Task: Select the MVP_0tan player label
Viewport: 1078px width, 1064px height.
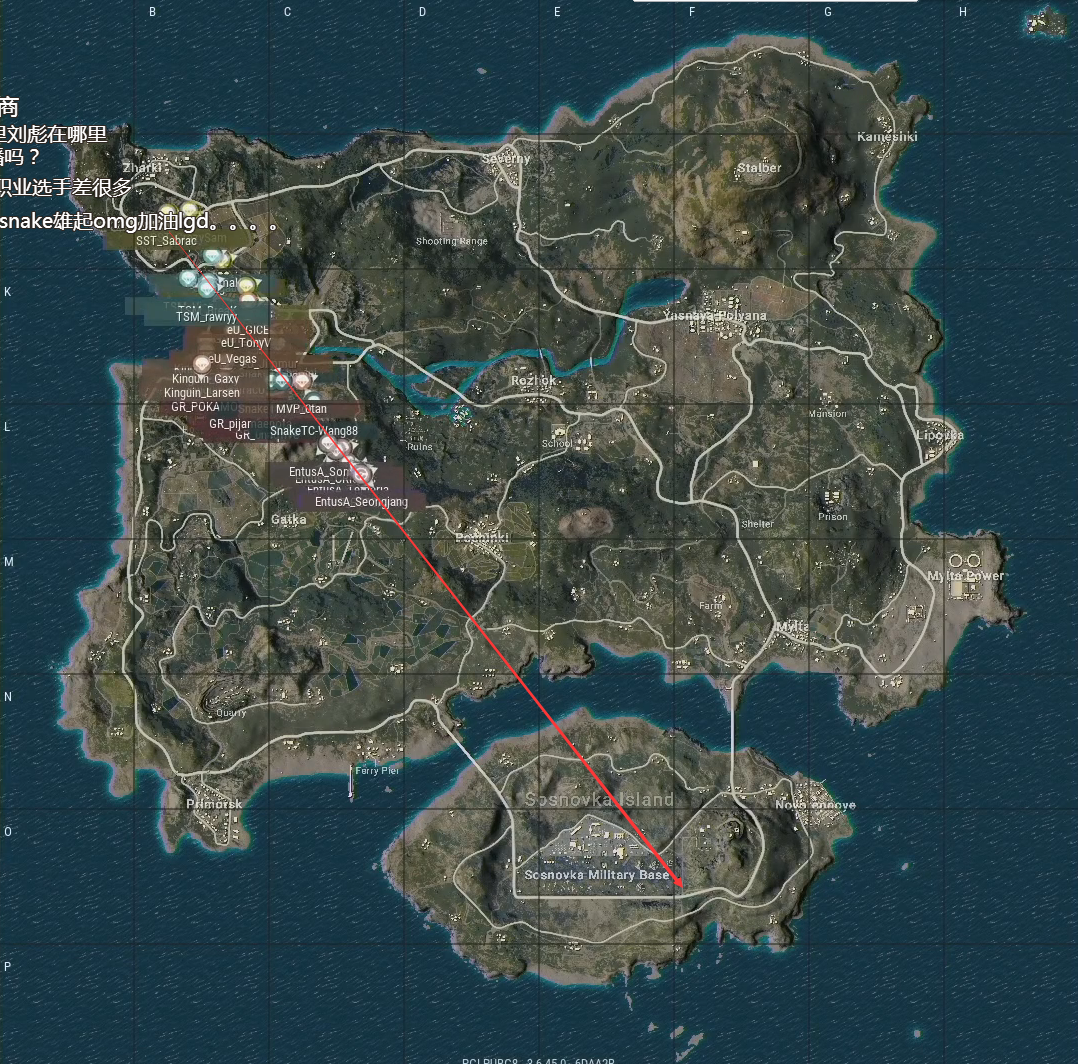Action: 301,409
